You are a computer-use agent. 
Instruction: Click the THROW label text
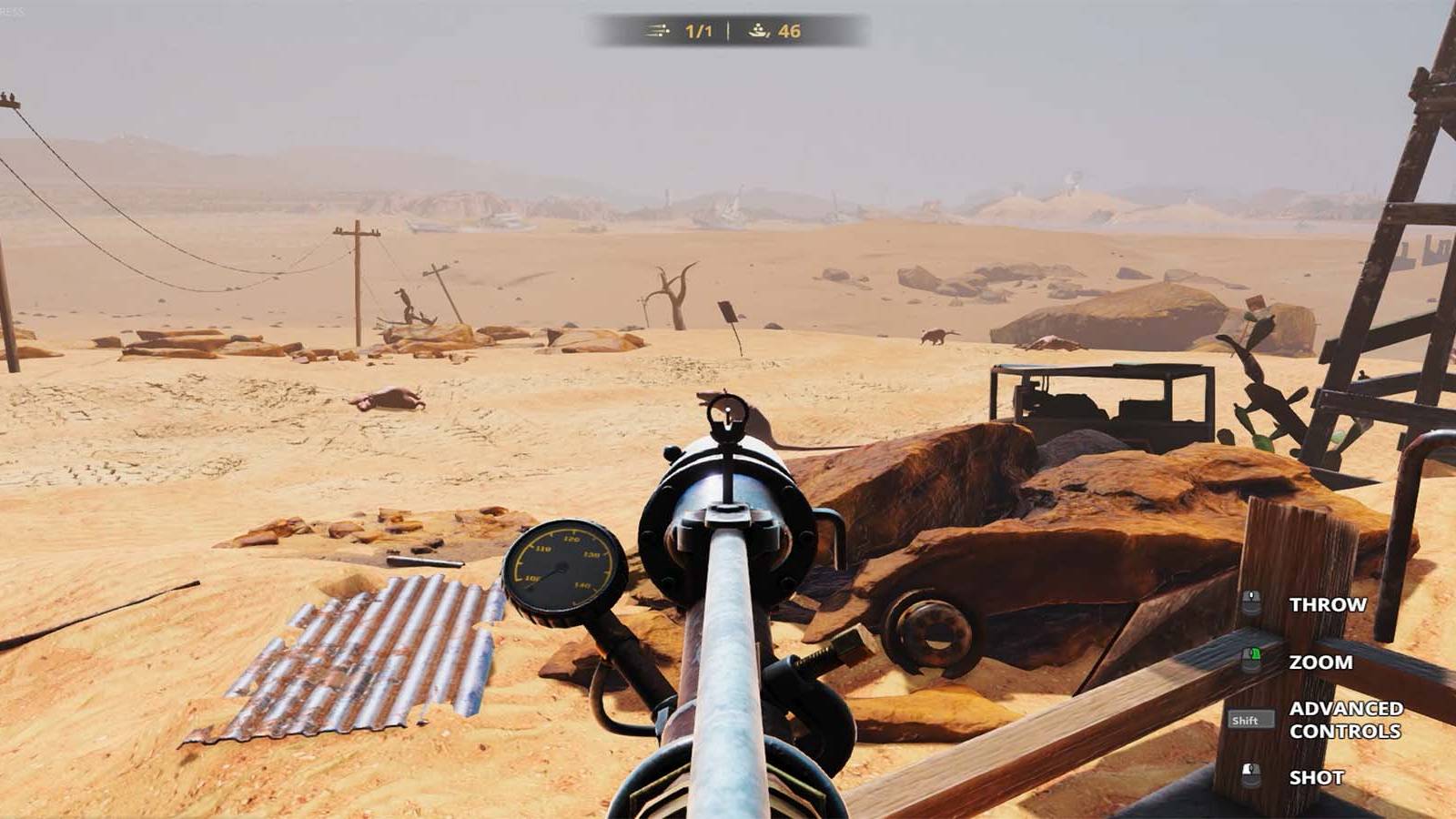(1326, 602)
